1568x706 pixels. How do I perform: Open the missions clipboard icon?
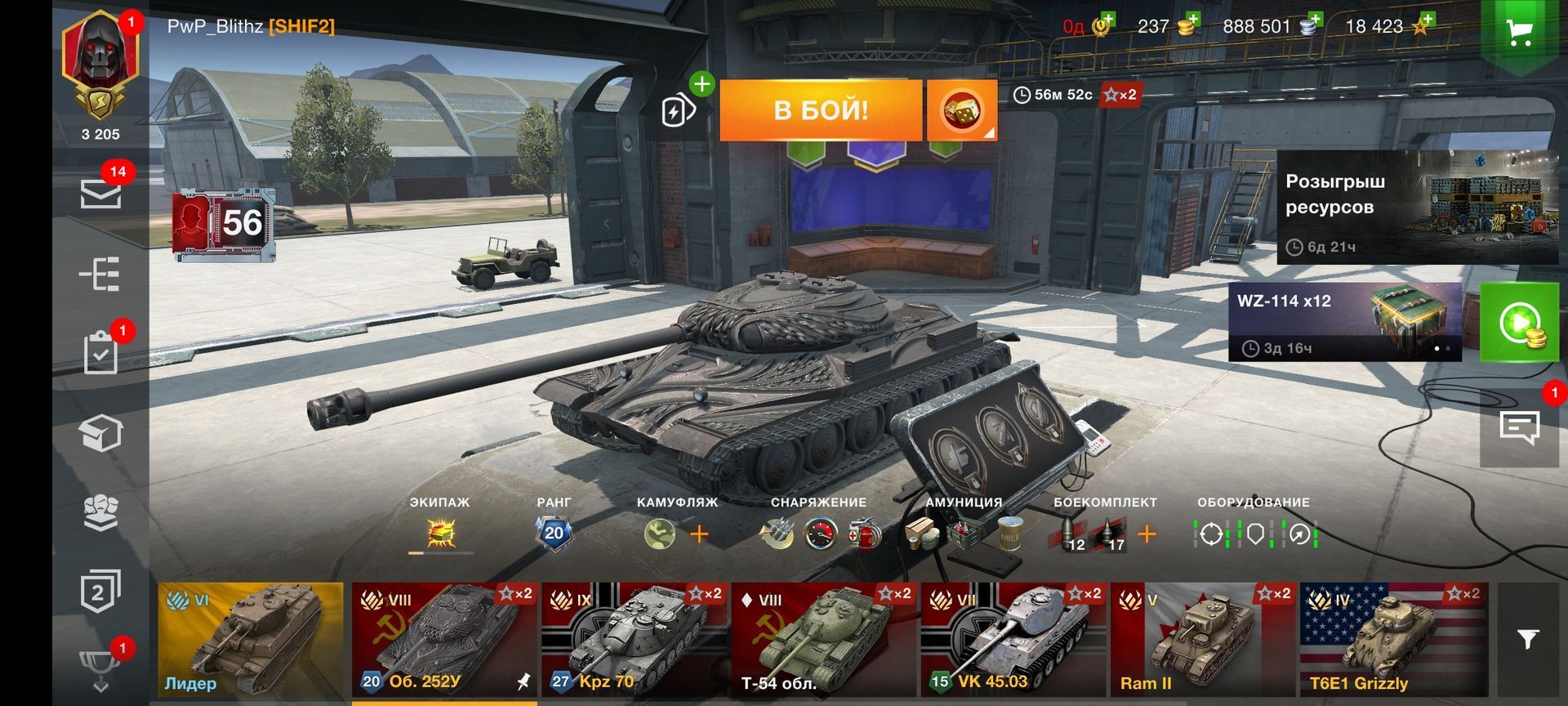[100, 353]
